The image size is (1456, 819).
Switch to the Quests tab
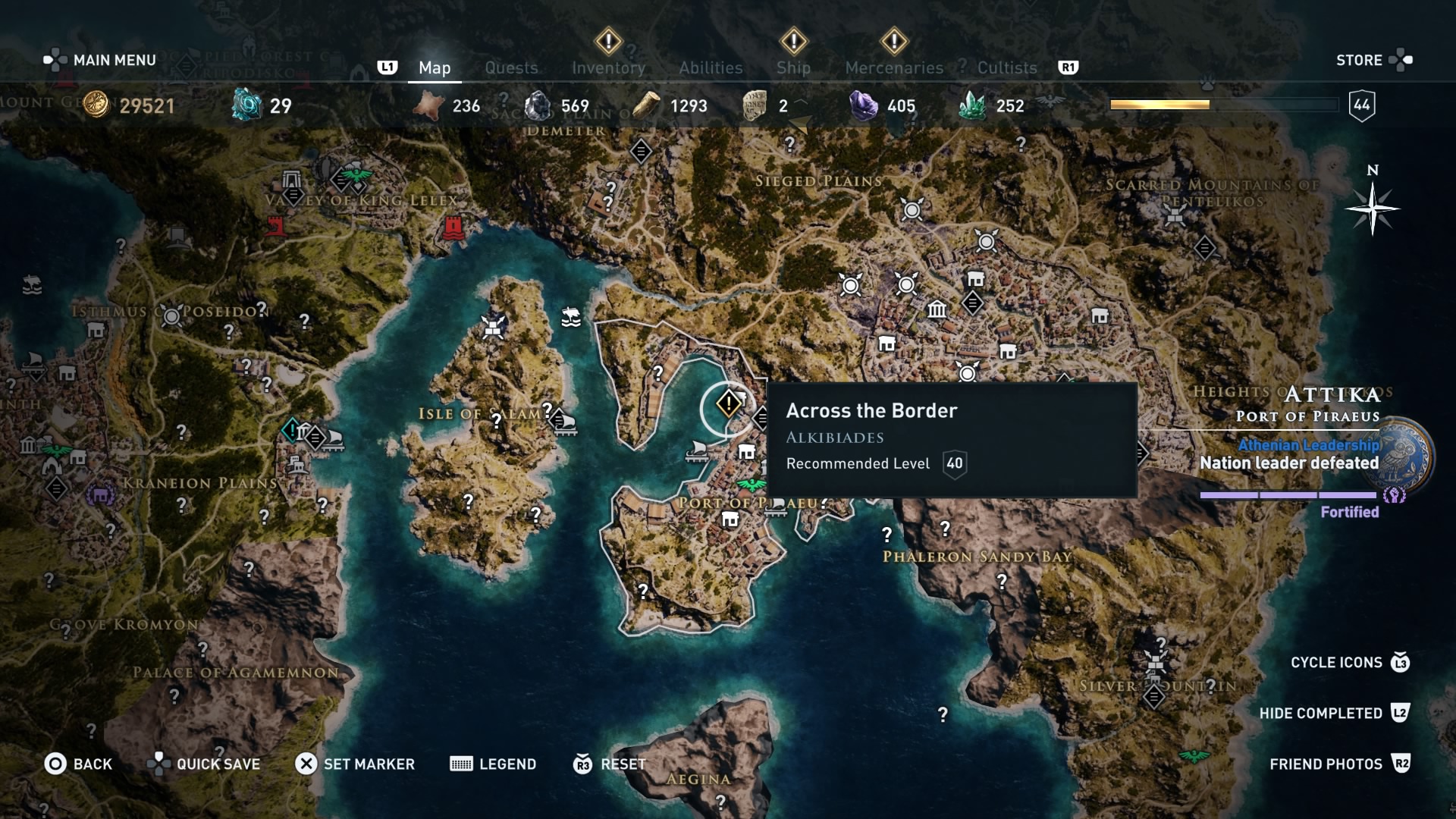point(511,67)
